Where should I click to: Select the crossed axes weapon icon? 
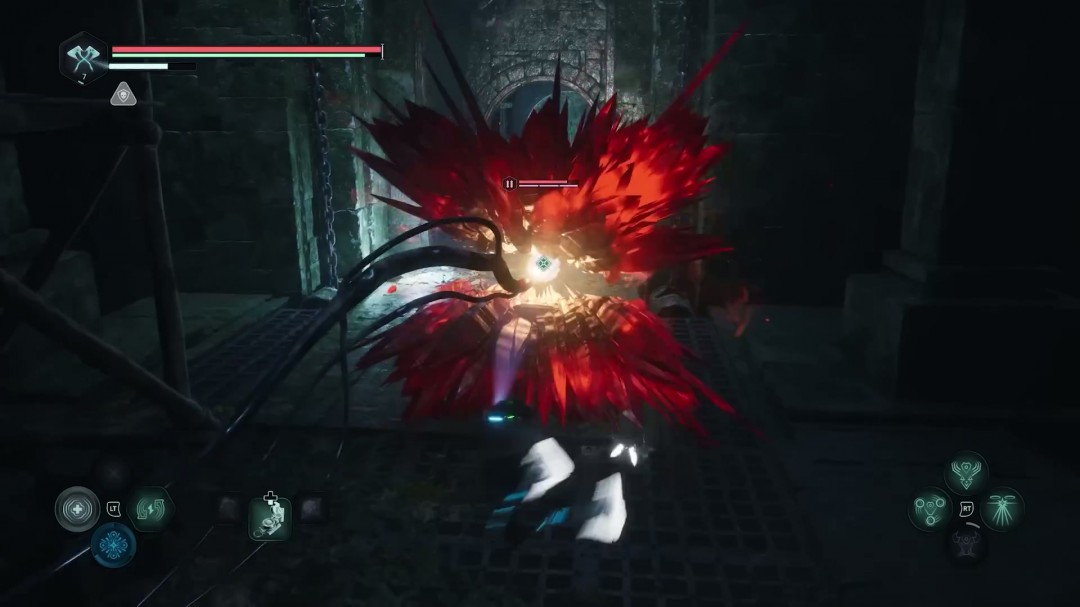(x=83, y=57)
